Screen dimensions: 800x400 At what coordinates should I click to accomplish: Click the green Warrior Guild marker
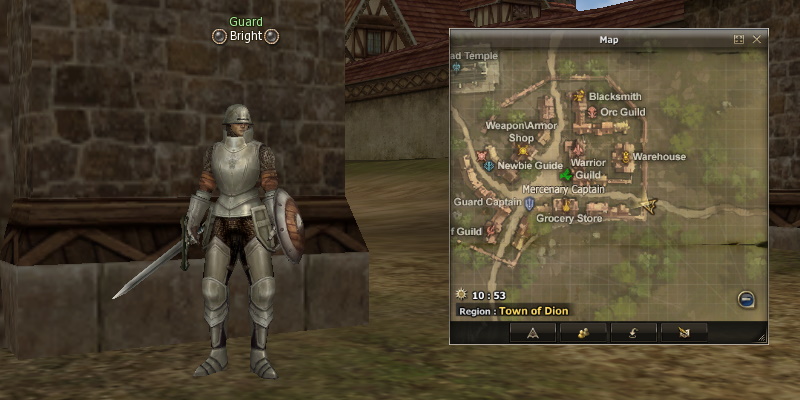click(x=566, y=176)
